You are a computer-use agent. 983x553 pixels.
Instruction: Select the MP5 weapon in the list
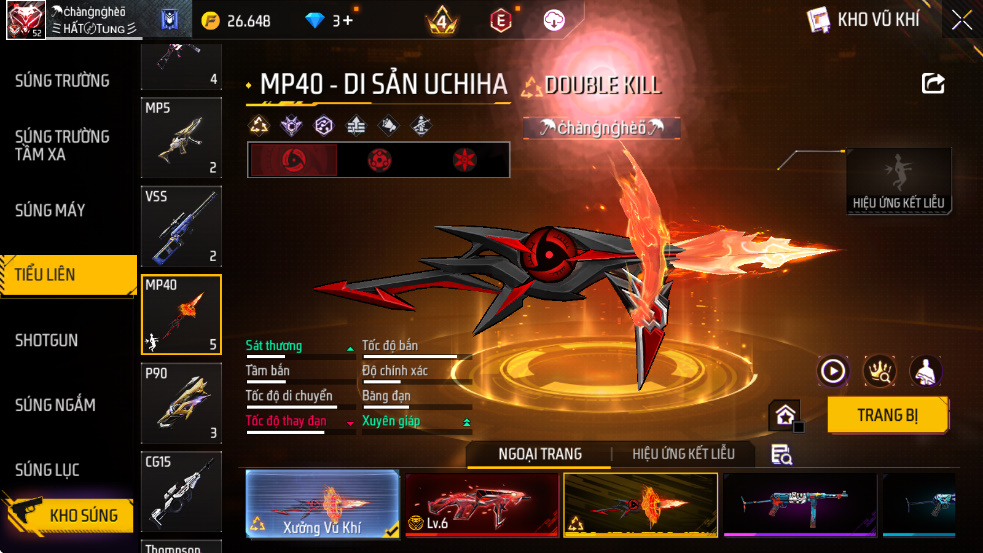point(181,137)
